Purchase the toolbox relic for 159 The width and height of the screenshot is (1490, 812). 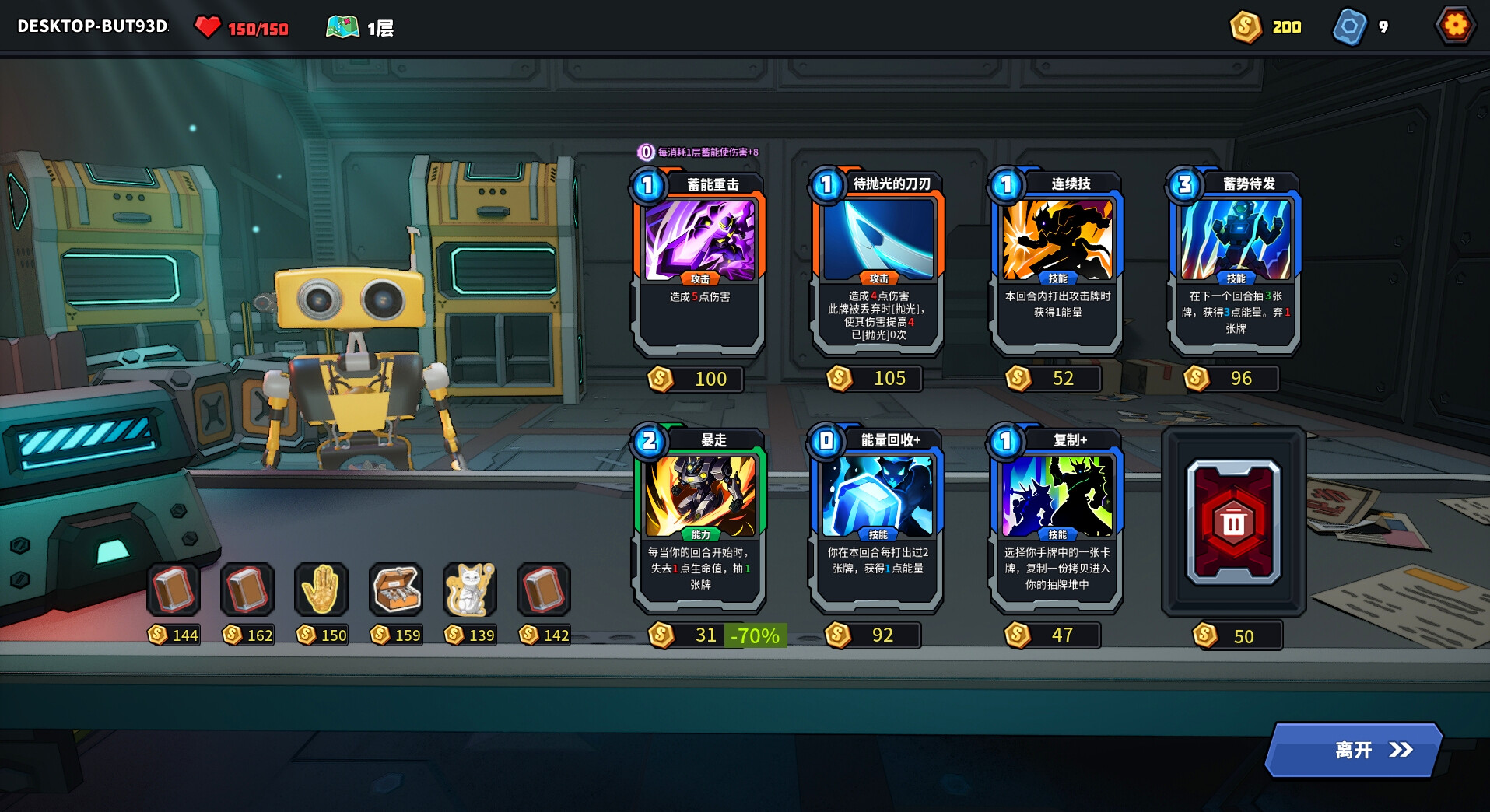pyautogui.click(x=396, y=590)
